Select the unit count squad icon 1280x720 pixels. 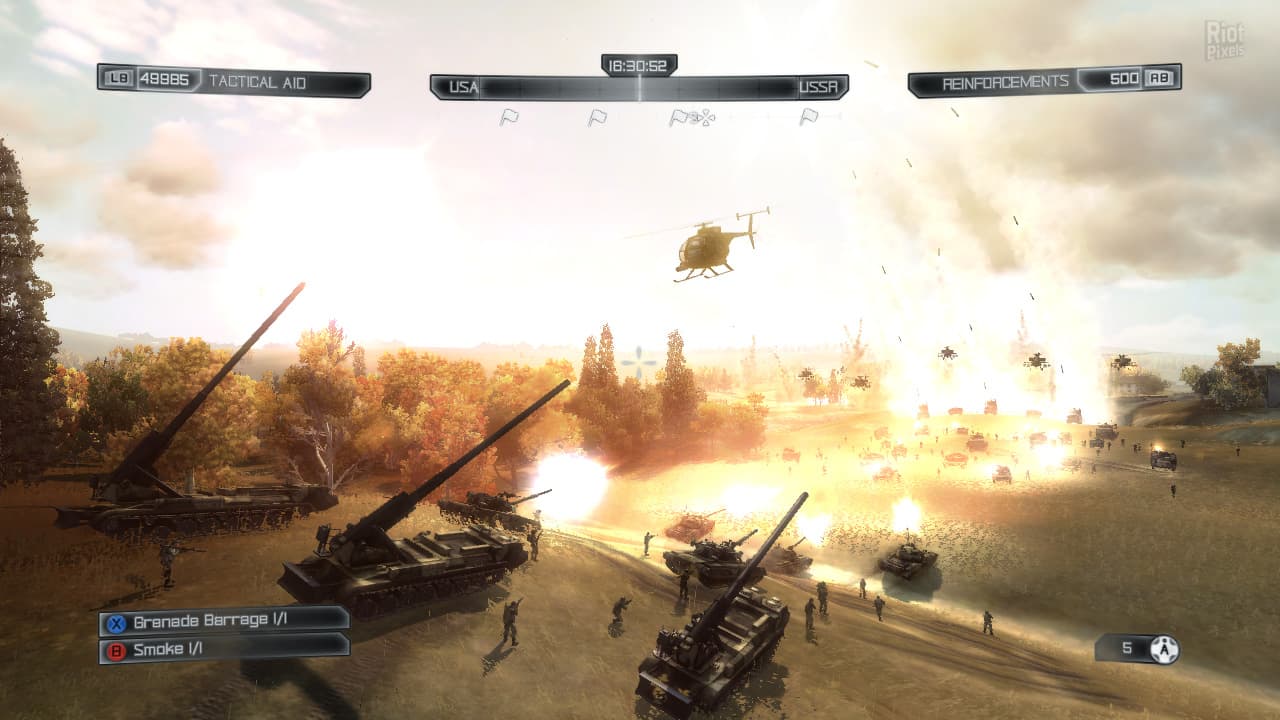point(1164,649)
